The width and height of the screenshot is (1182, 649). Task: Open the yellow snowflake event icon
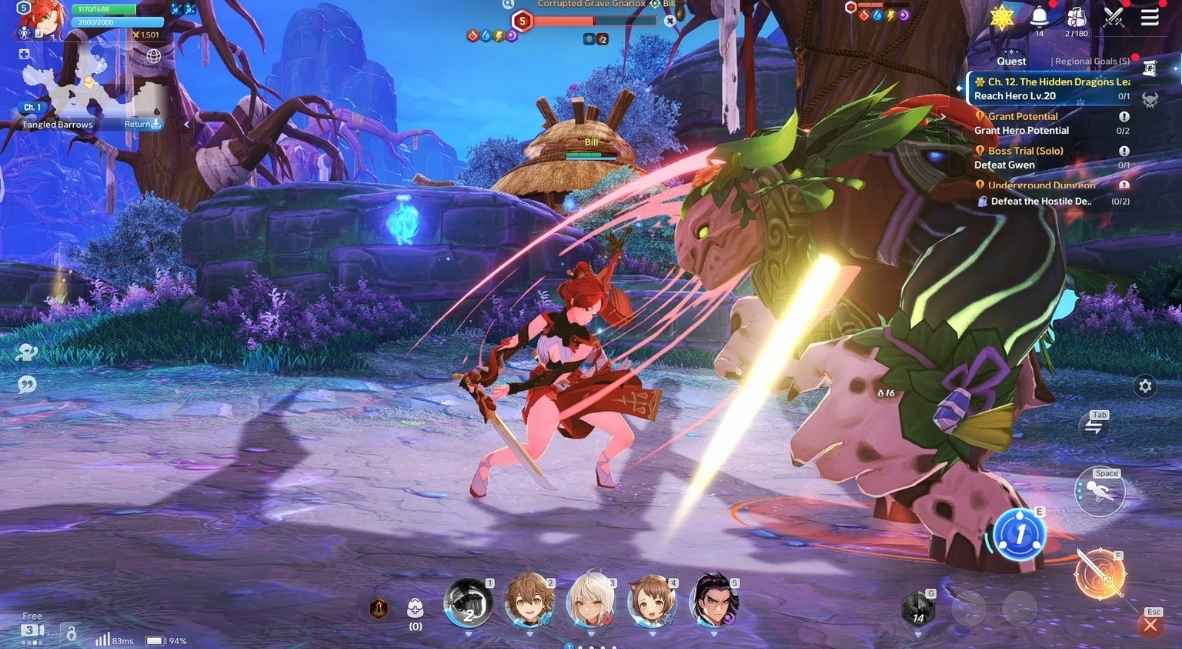coord(1001,17)
